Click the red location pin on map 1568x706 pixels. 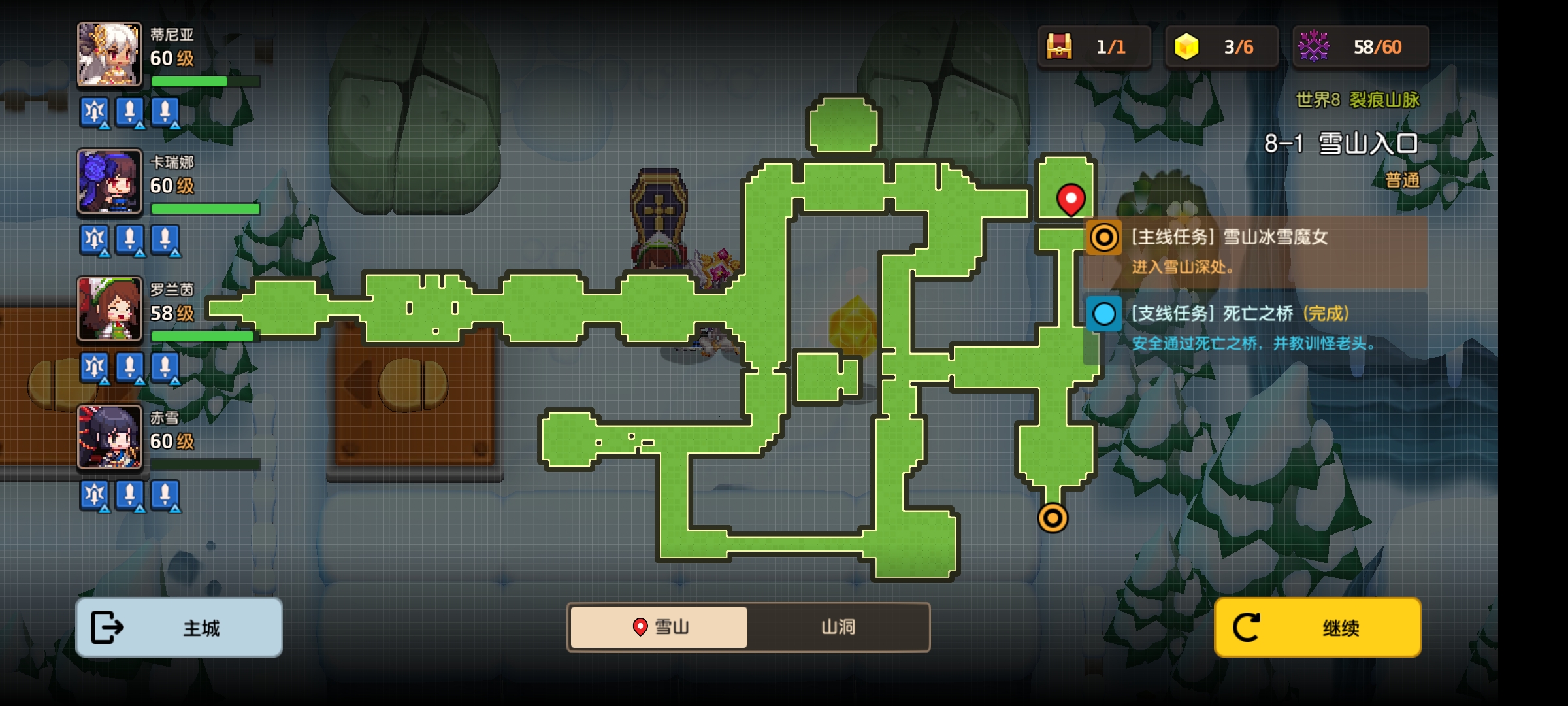(1071, 199)
